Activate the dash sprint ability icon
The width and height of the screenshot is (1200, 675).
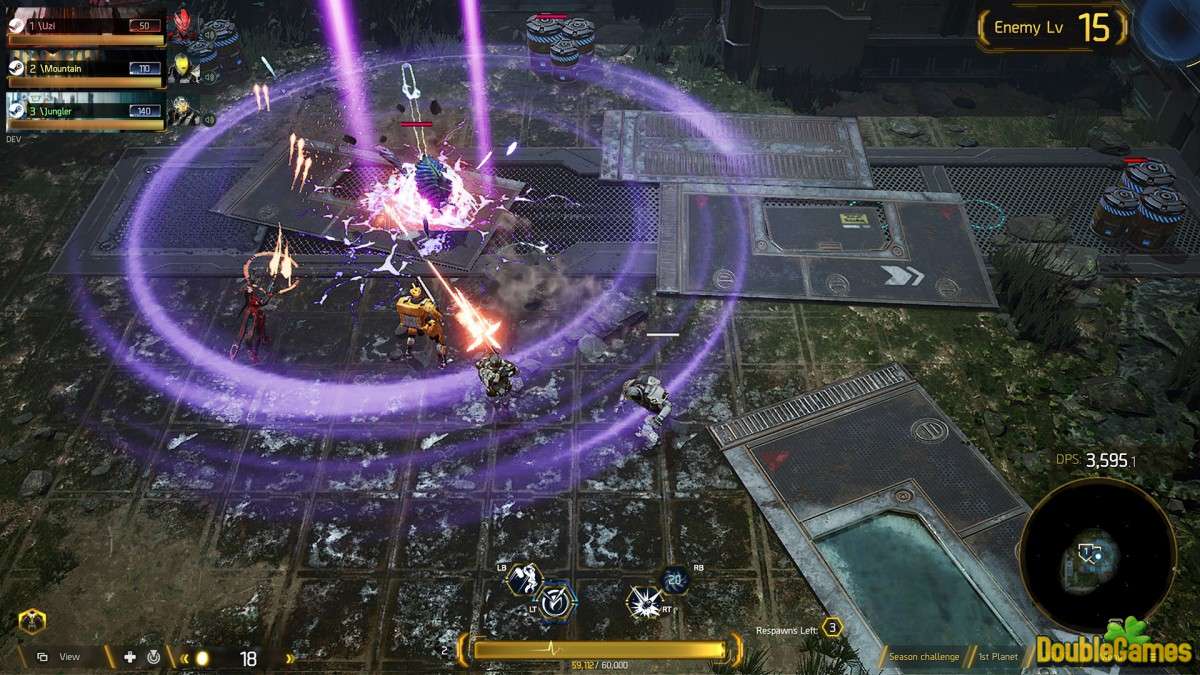point(524,578)
